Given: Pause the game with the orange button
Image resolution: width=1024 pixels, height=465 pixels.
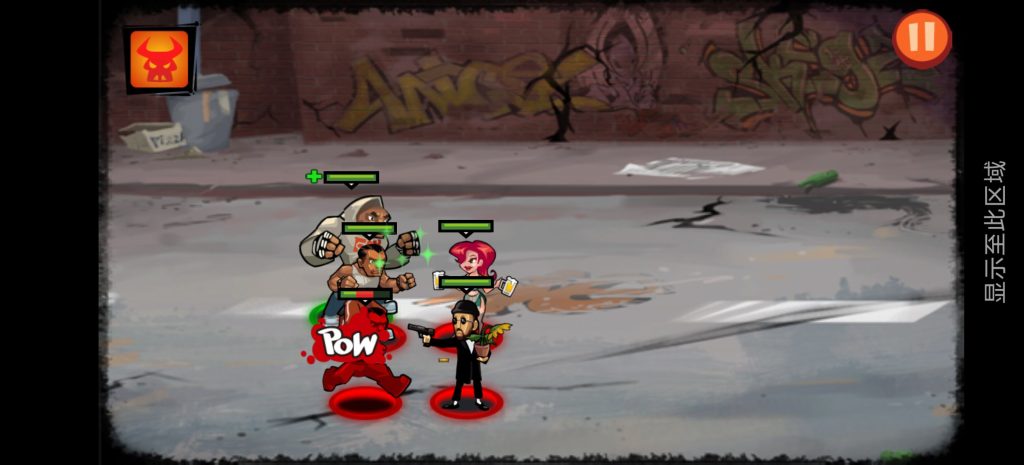Looking at the screenshot, I should [921, 38].
